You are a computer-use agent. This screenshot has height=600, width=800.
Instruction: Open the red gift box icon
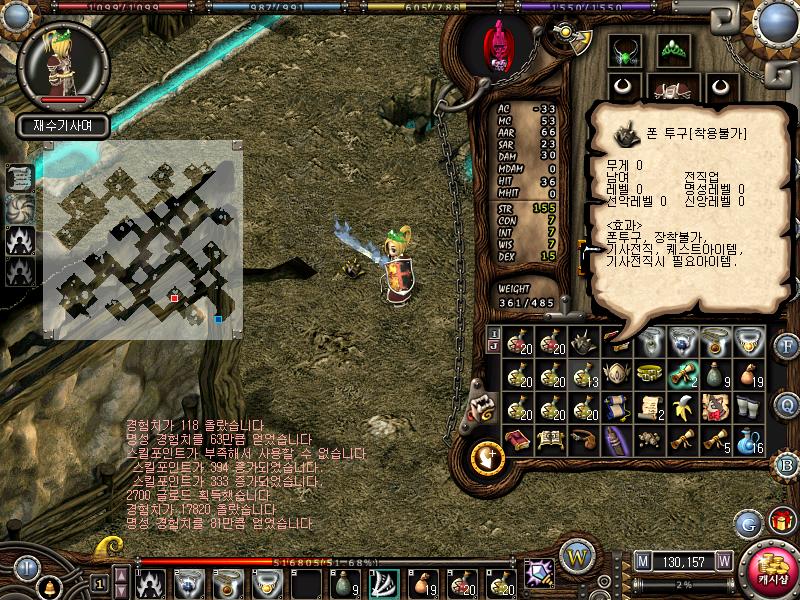(779, 521)
